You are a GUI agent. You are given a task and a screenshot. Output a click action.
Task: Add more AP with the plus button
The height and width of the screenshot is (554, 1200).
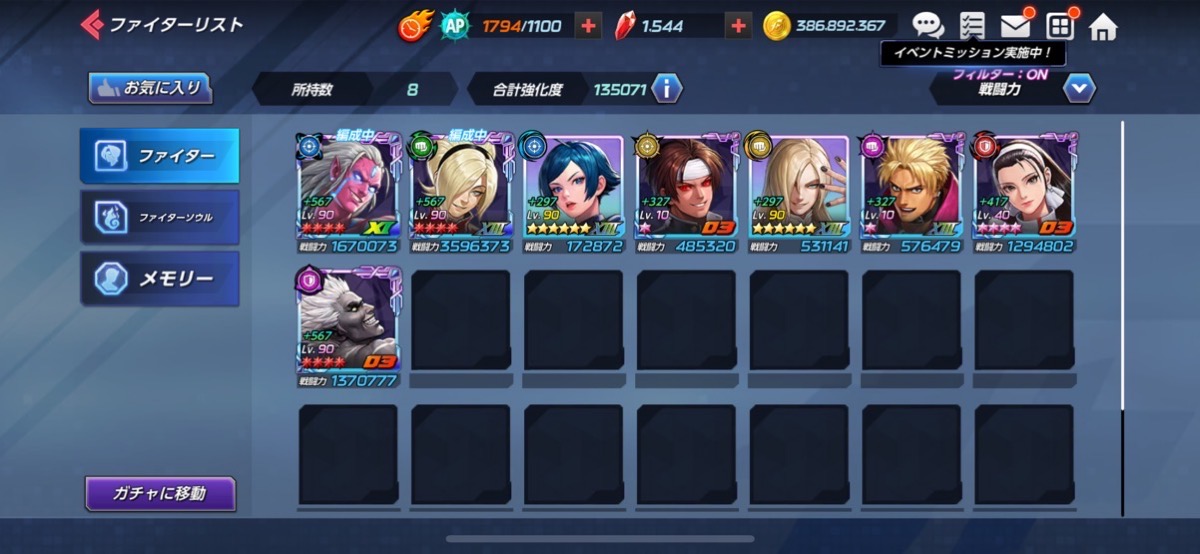pos(587,27)
